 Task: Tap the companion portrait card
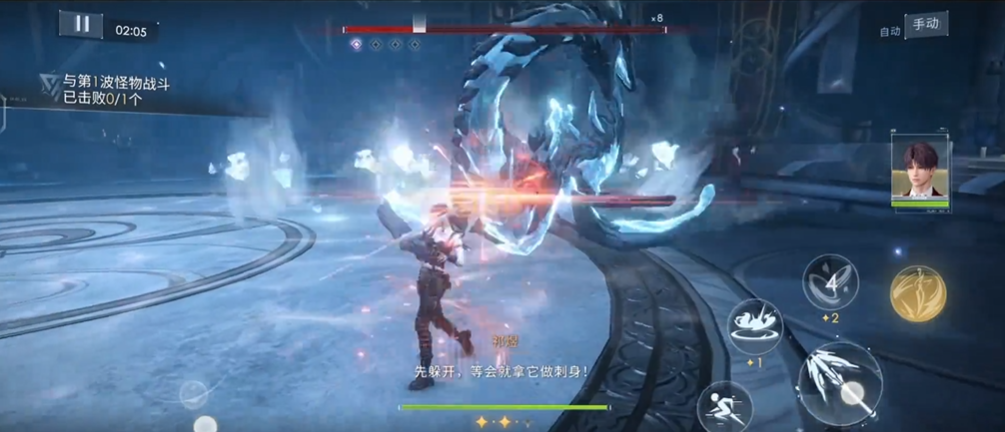(920, 172)
